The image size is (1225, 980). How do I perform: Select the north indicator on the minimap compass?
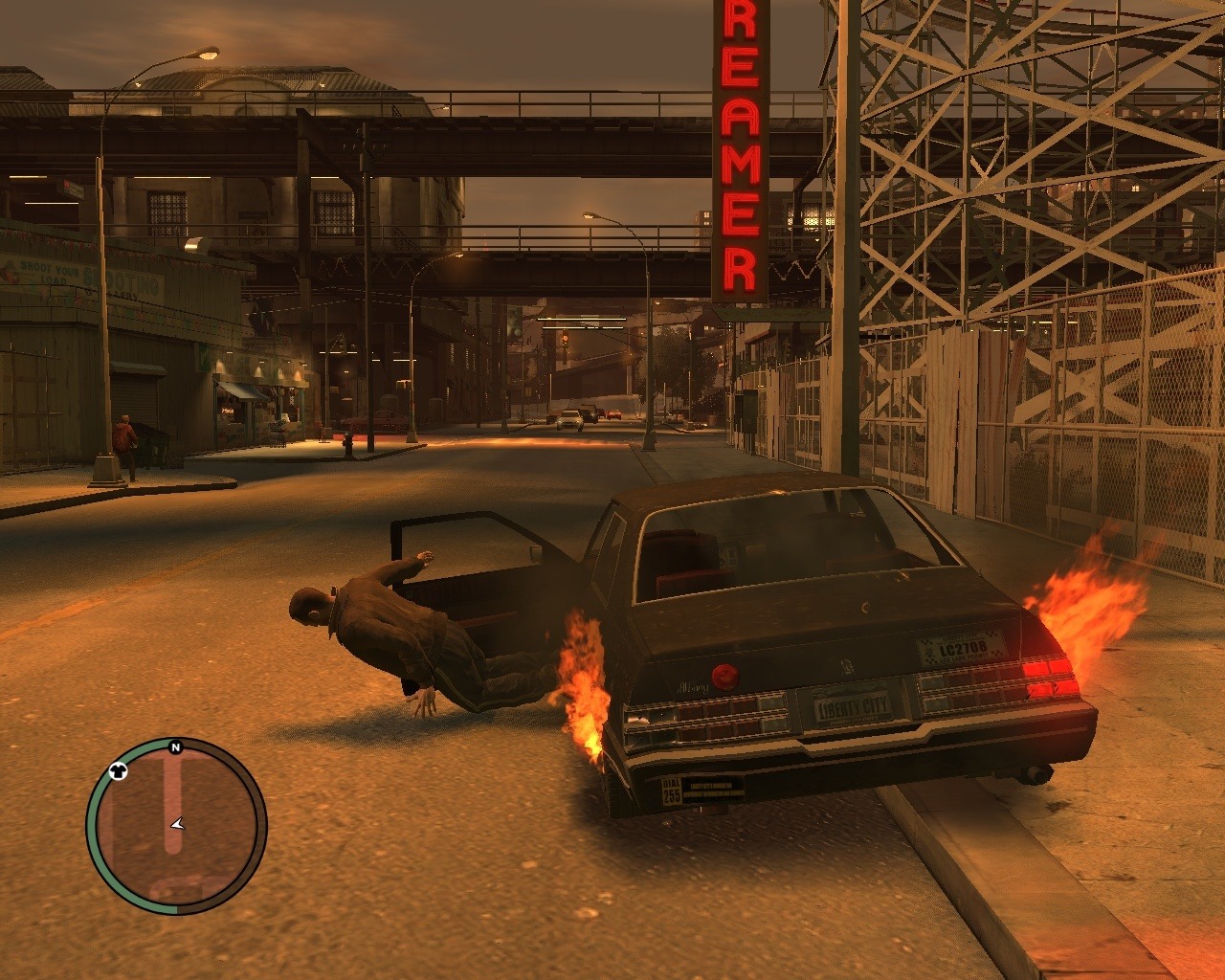tap(175, 748)
